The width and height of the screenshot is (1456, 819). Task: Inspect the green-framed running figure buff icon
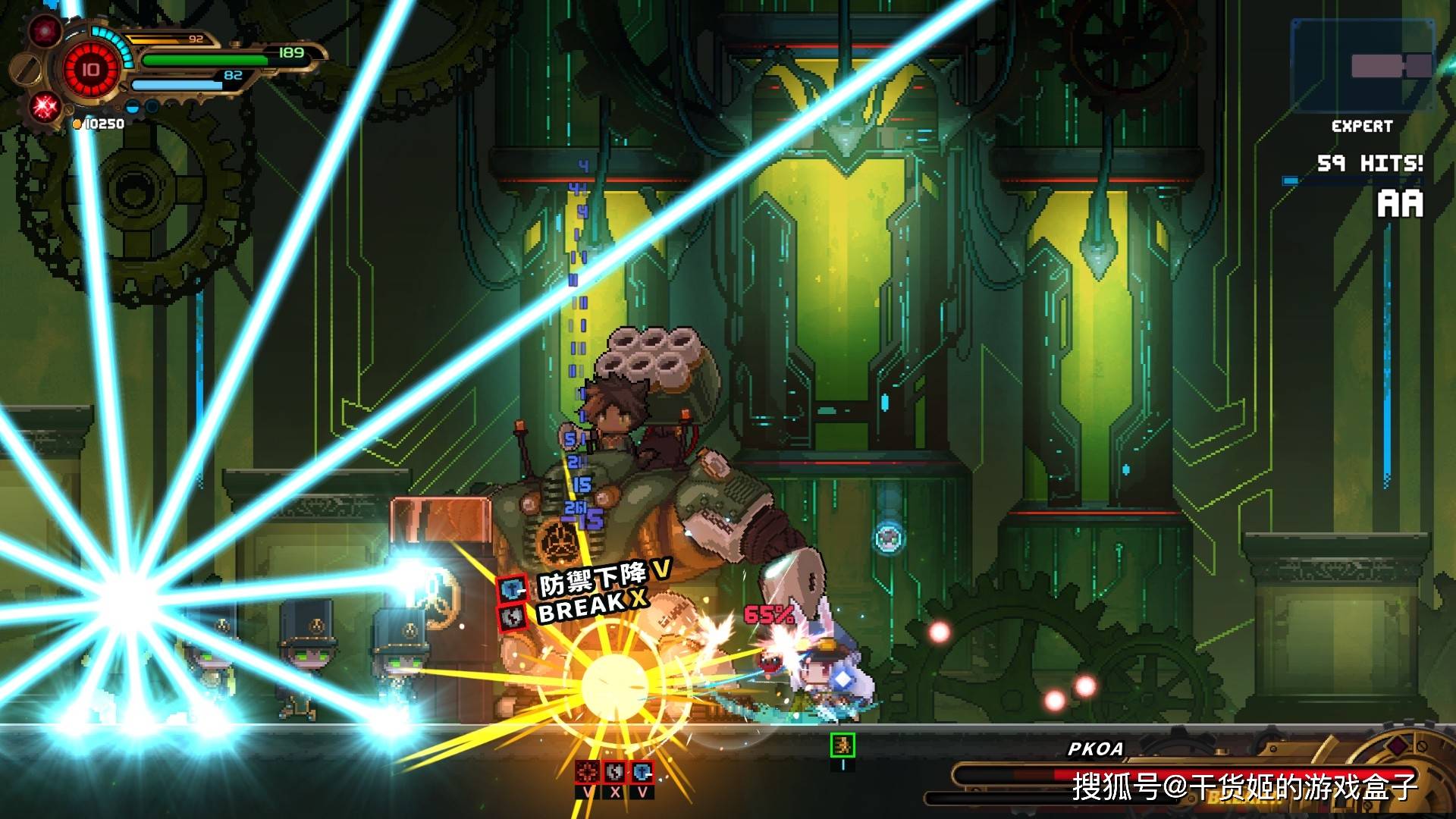coord(843,745)
